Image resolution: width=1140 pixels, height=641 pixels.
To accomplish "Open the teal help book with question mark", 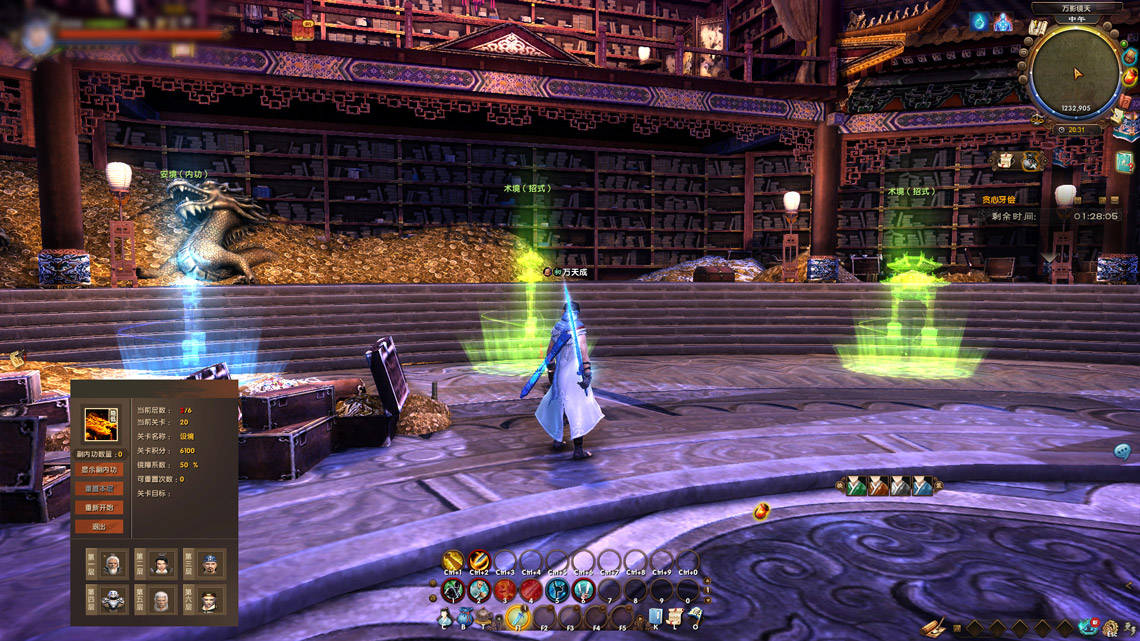I will 1124,162.
